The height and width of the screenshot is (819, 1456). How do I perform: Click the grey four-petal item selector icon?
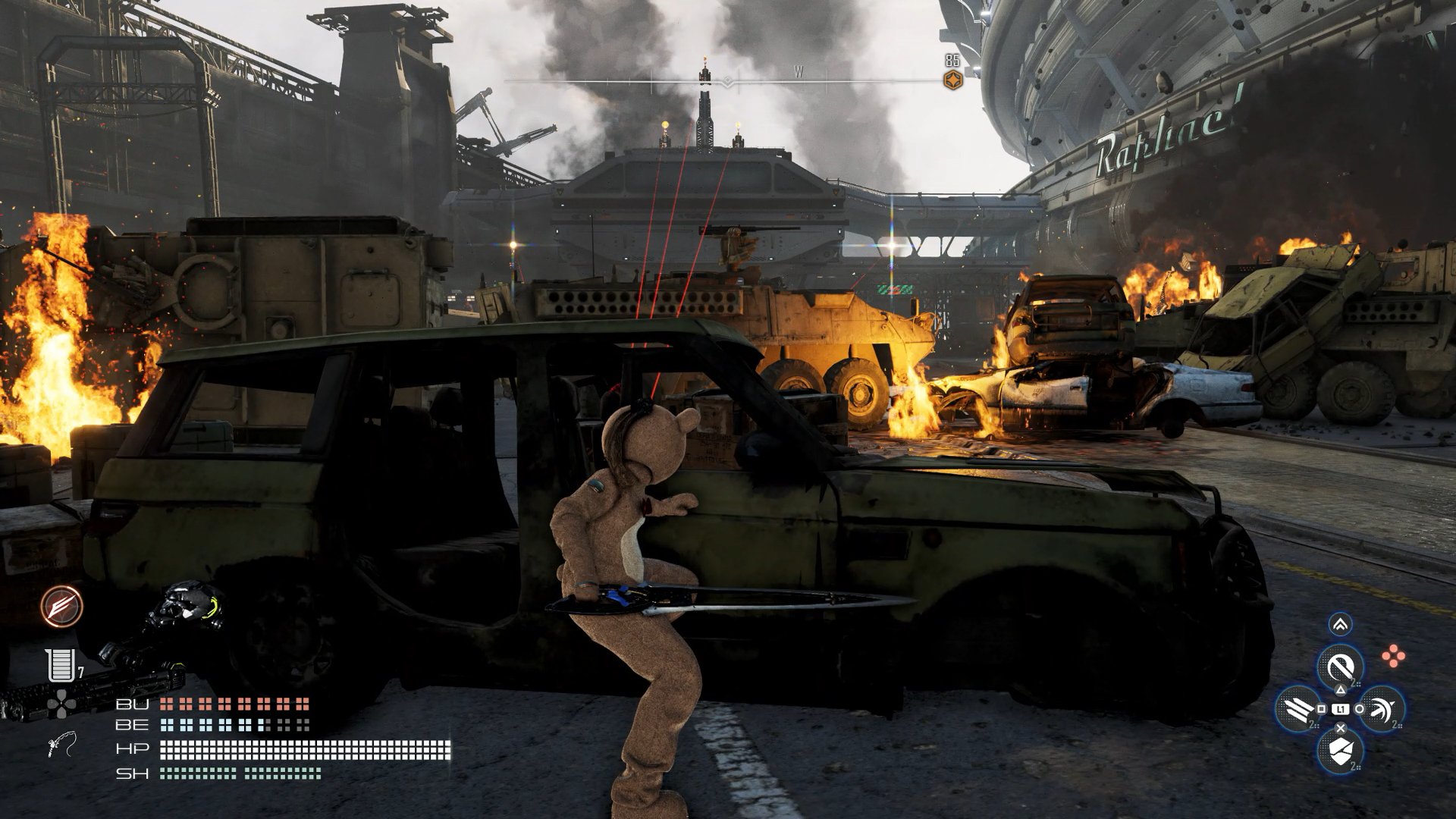[60, 704]
